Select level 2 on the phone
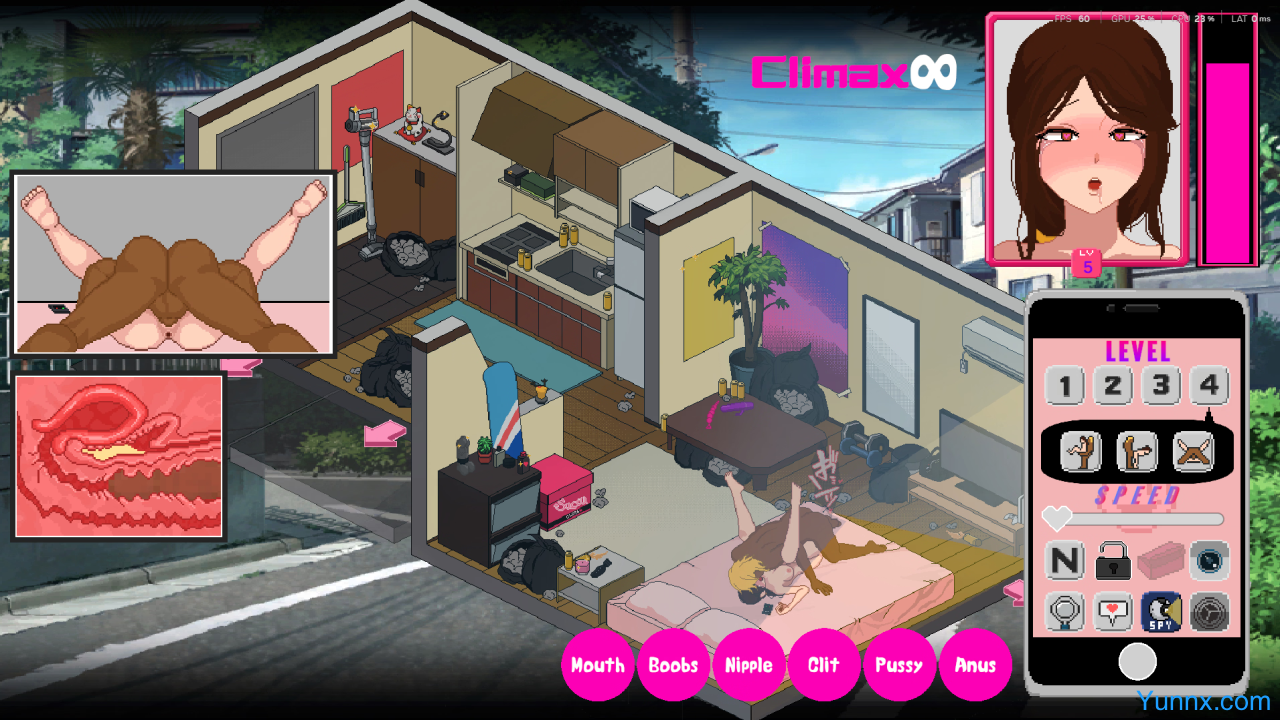The width and height of the screenshot is (1280, 720). point(1113,386)
